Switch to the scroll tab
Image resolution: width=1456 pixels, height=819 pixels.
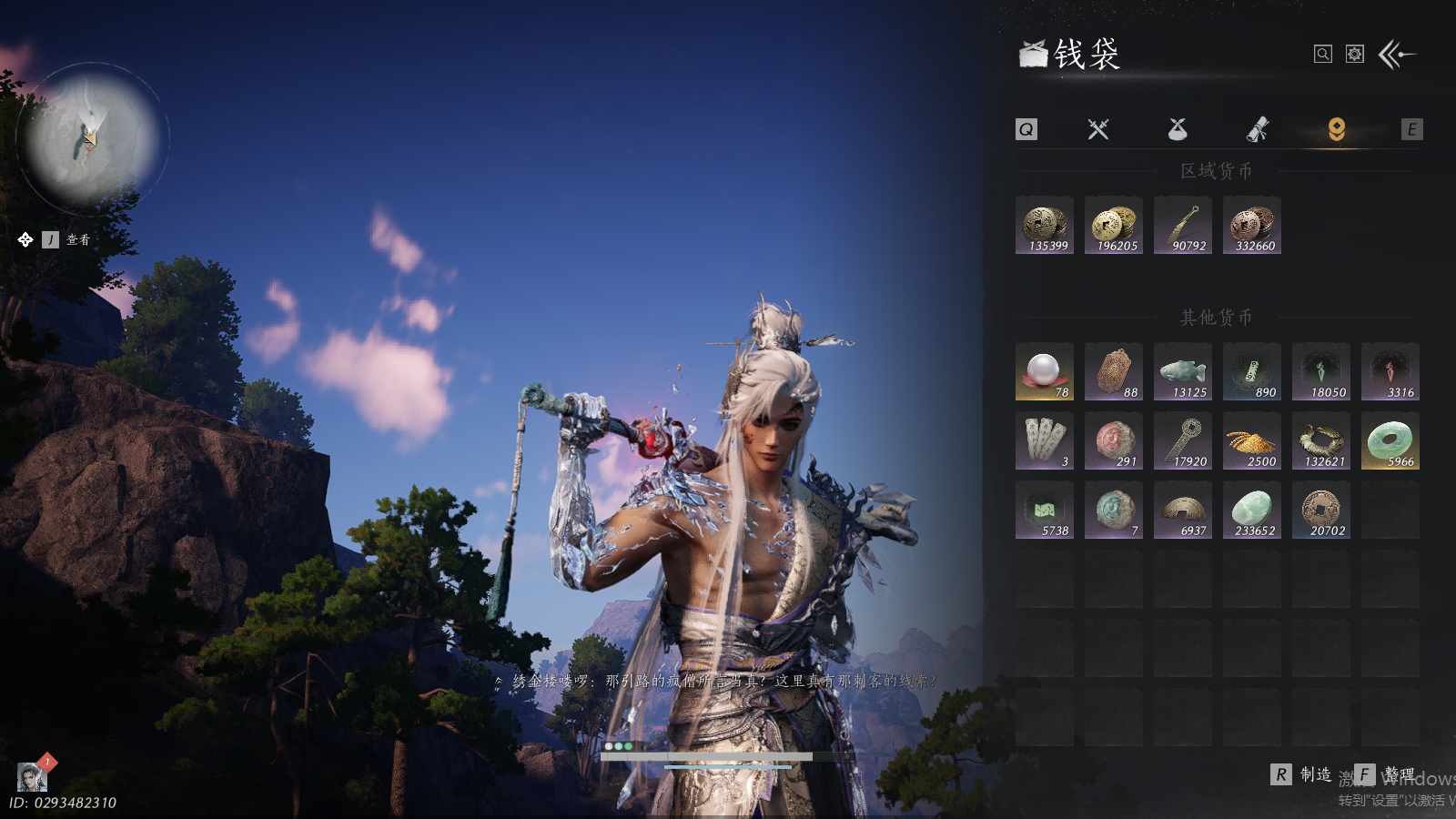point(1257,129)
